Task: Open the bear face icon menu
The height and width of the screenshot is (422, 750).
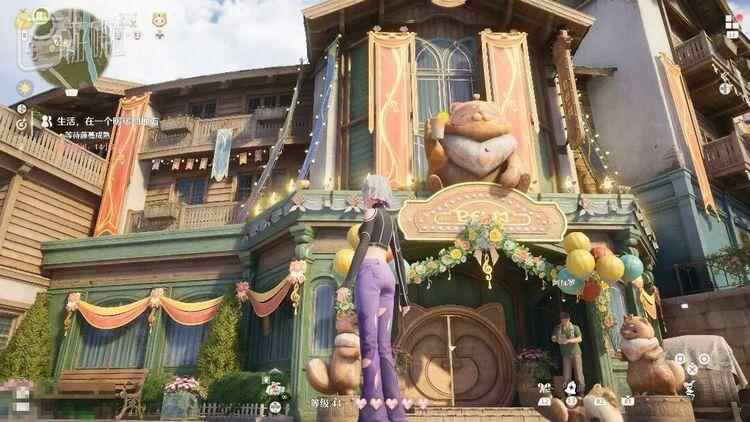Action: pyautogui.click(x=159, y=19)
